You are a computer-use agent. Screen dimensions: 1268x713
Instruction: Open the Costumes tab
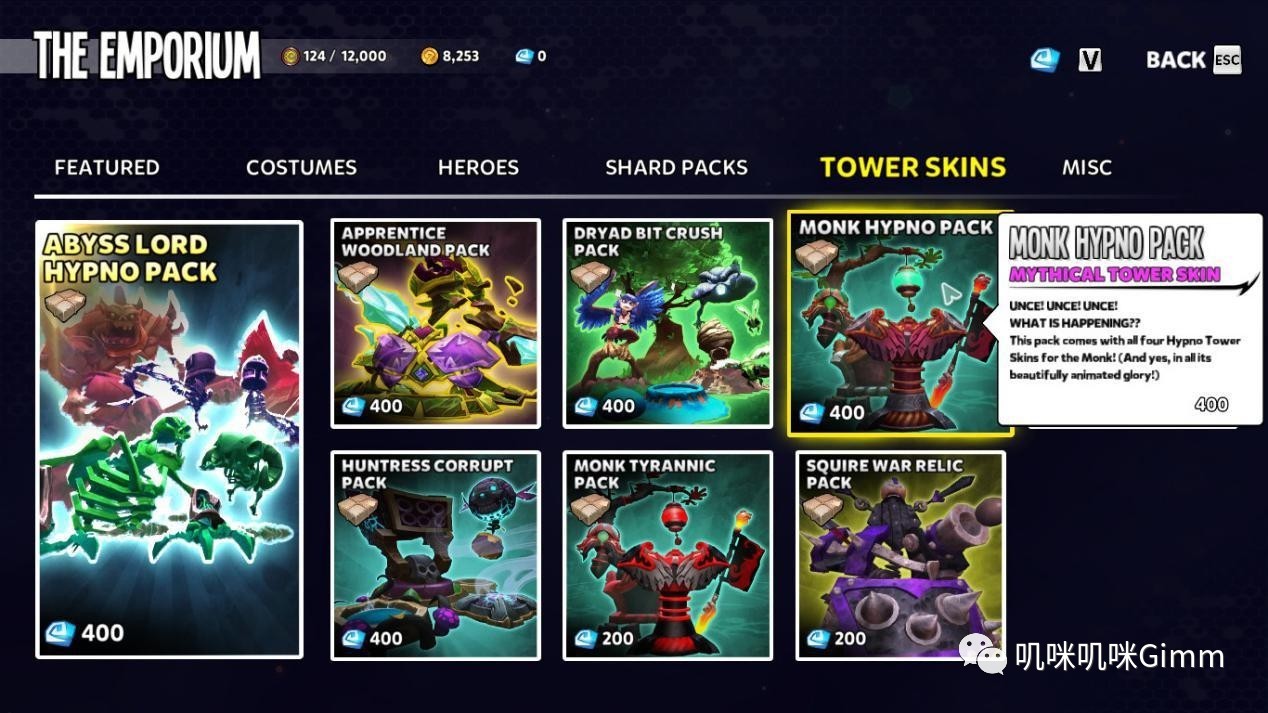pos(301,167)
